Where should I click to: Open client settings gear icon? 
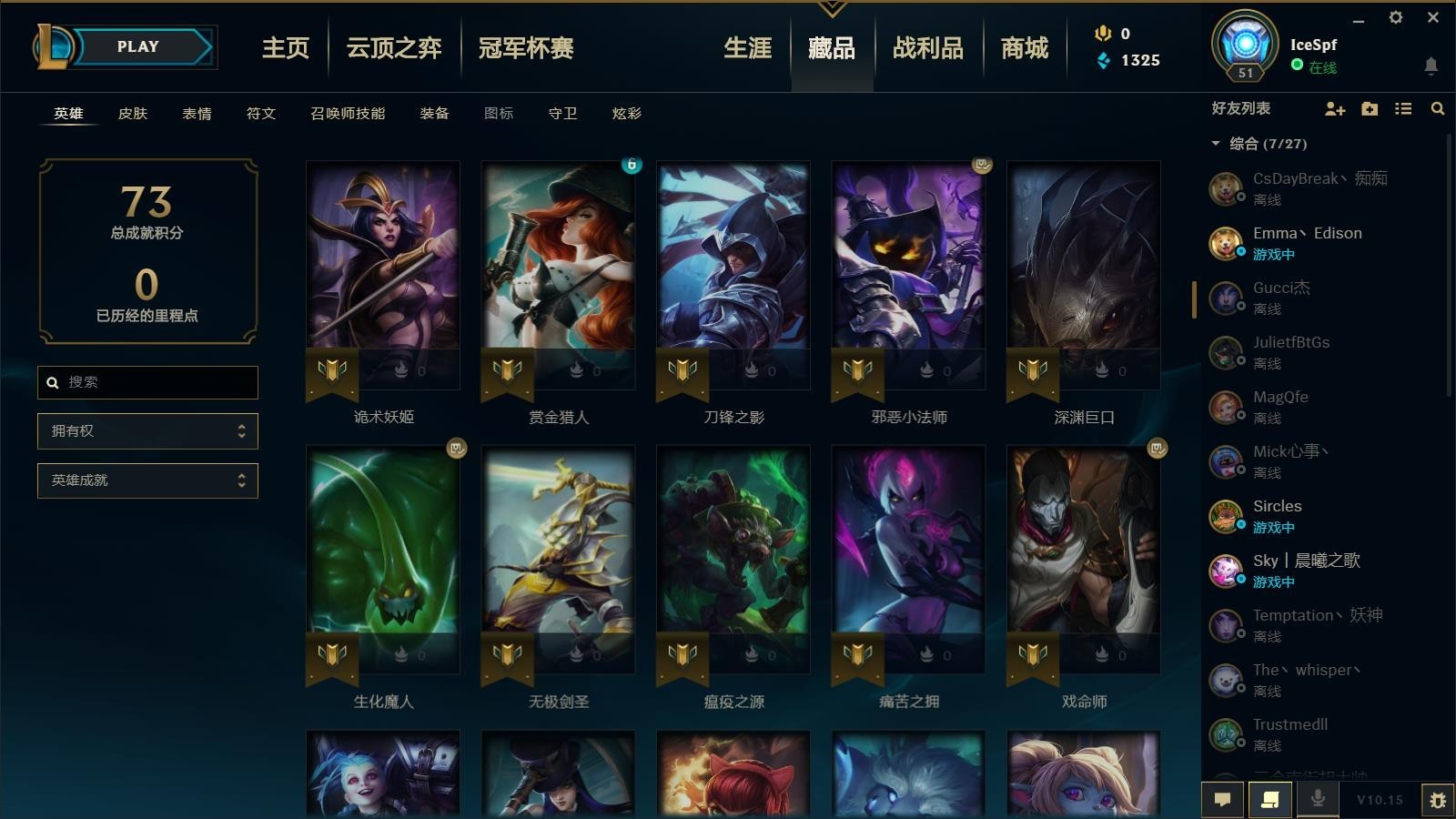pyautogui.click(x=1396, y=17)
